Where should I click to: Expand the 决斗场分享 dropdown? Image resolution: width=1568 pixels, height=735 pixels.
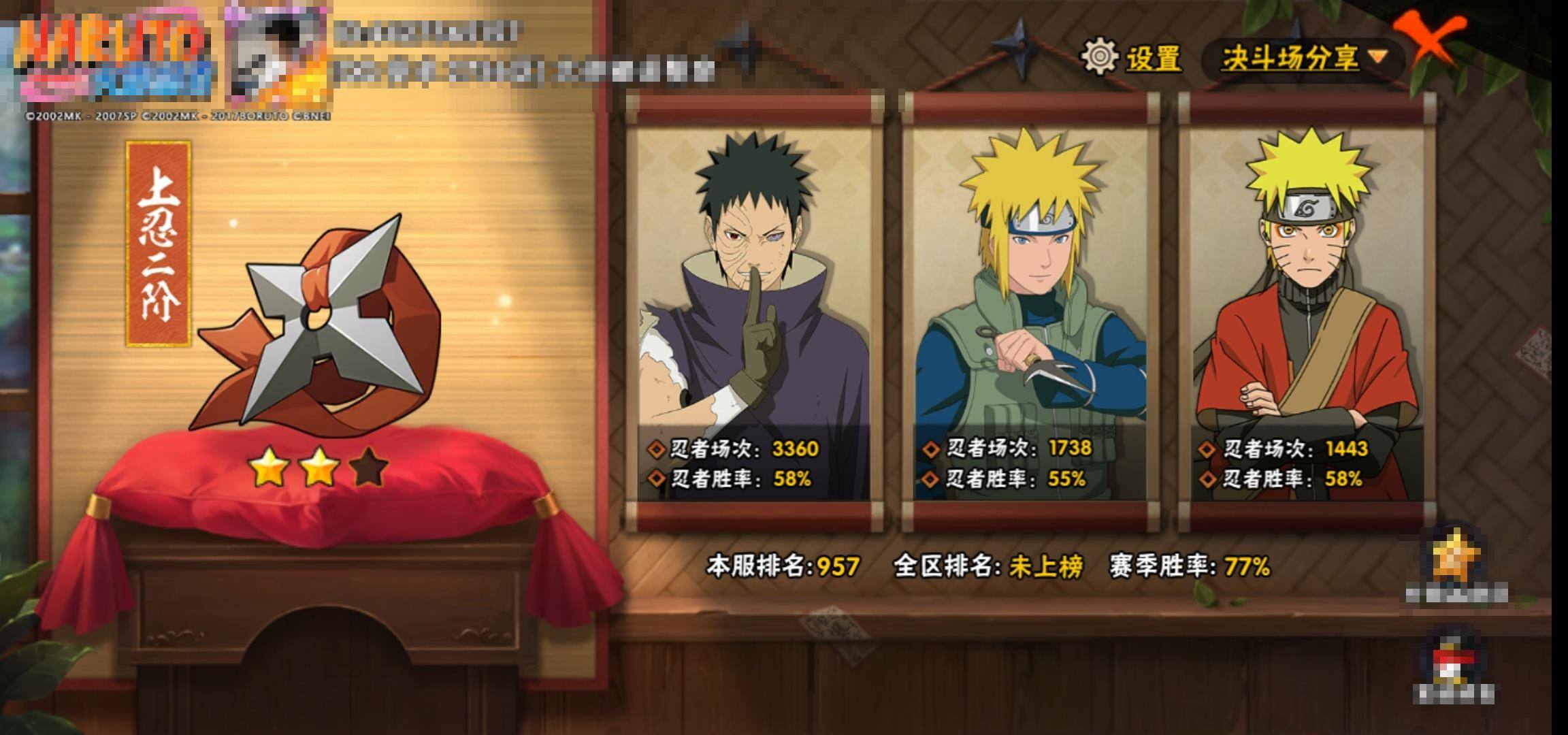[x=1303, y=59]
